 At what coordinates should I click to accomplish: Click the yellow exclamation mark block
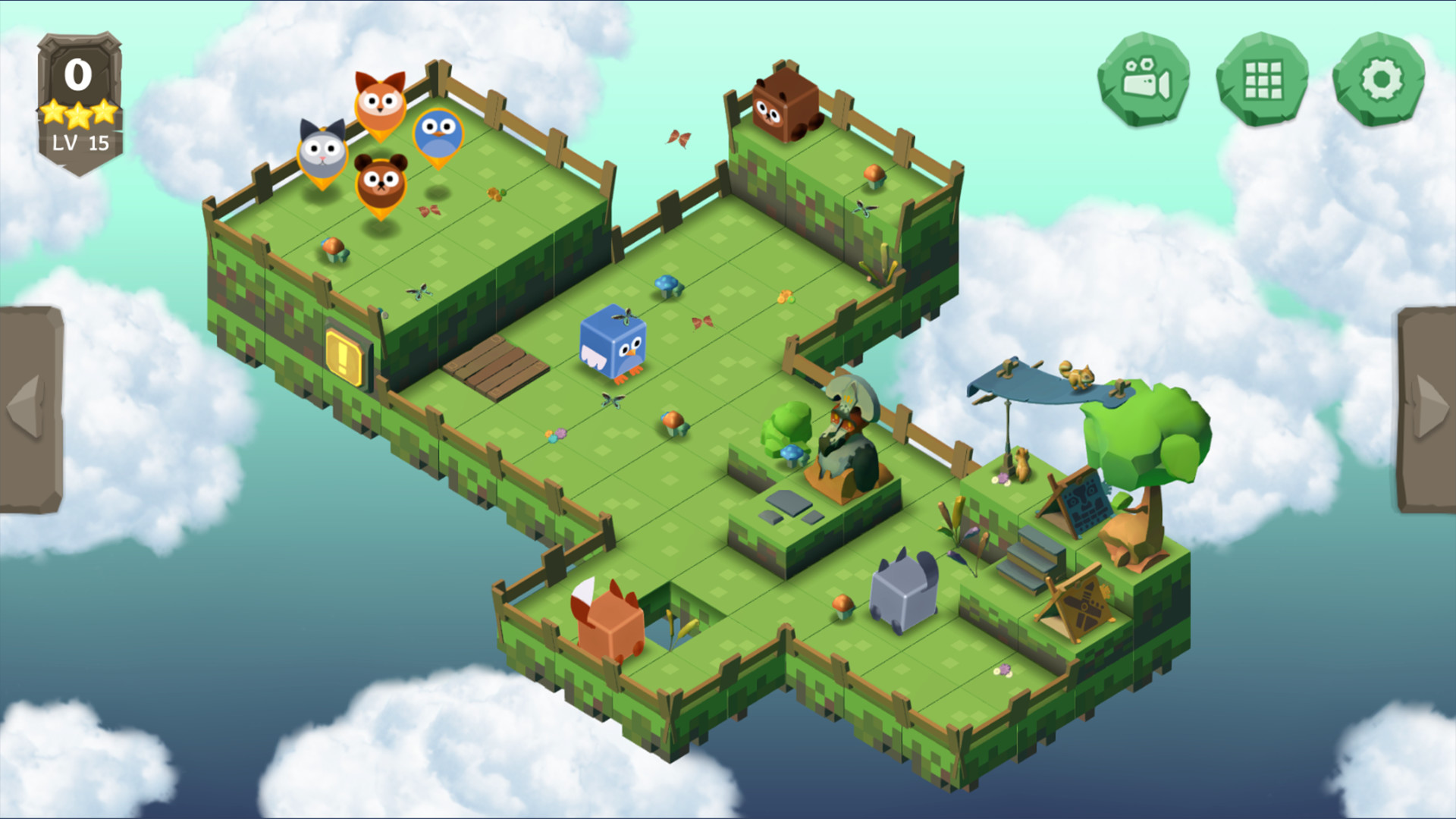click(x=345, y=353)
